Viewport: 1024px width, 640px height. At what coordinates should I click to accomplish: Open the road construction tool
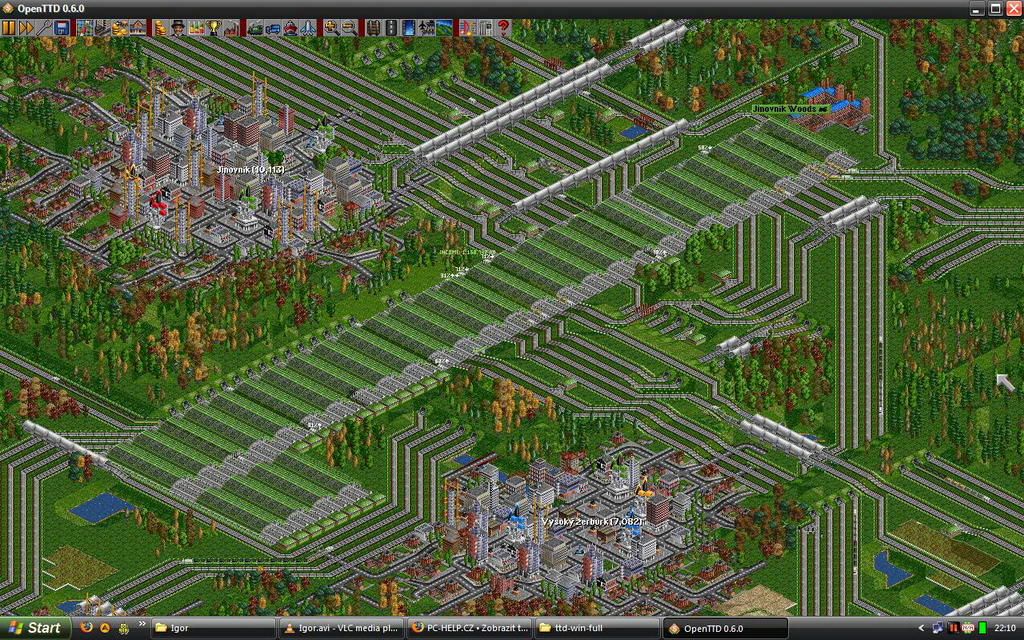[391, 28]
